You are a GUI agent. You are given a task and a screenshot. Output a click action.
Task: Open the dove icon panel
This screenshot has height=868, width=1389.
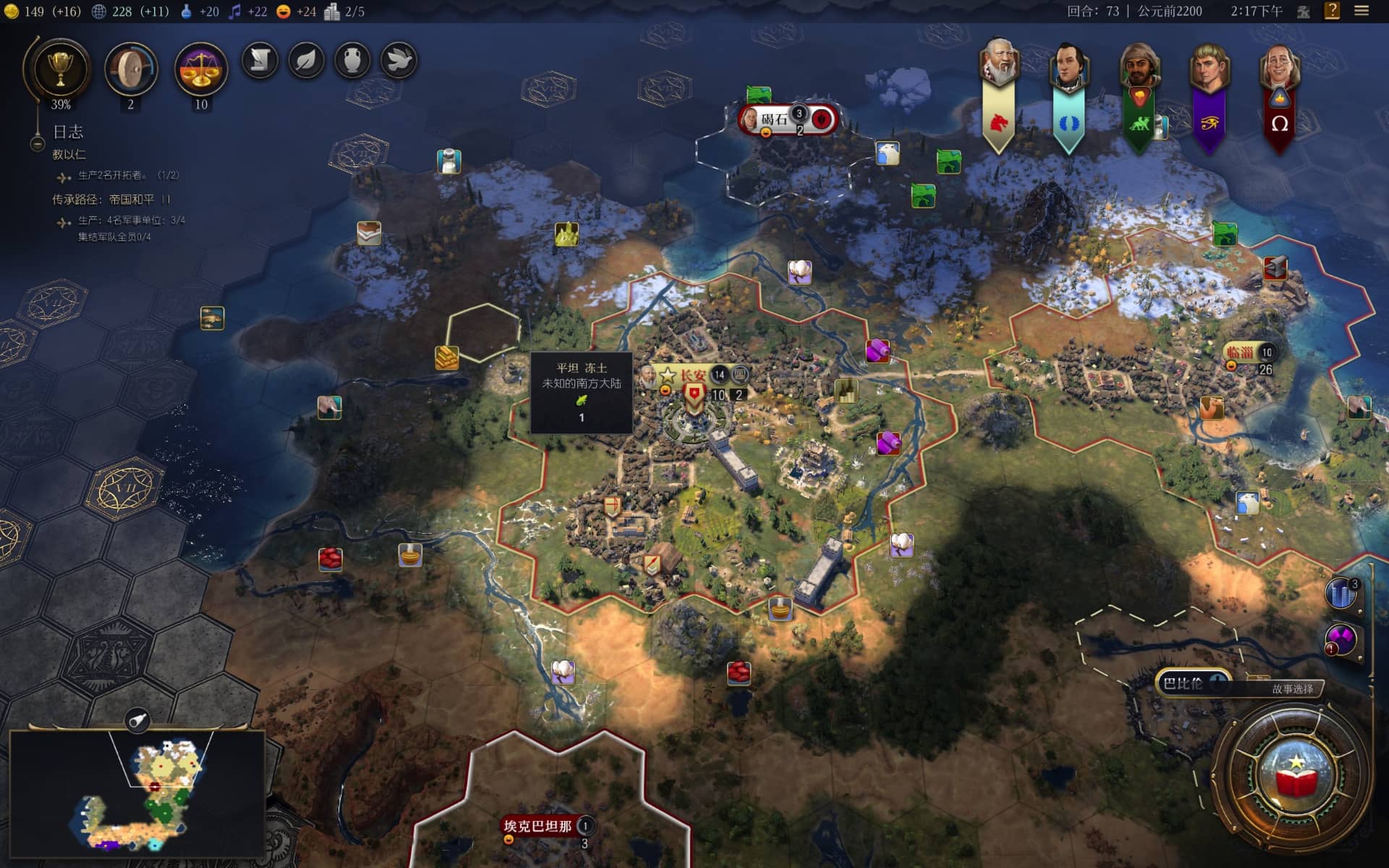click(399, 61)
